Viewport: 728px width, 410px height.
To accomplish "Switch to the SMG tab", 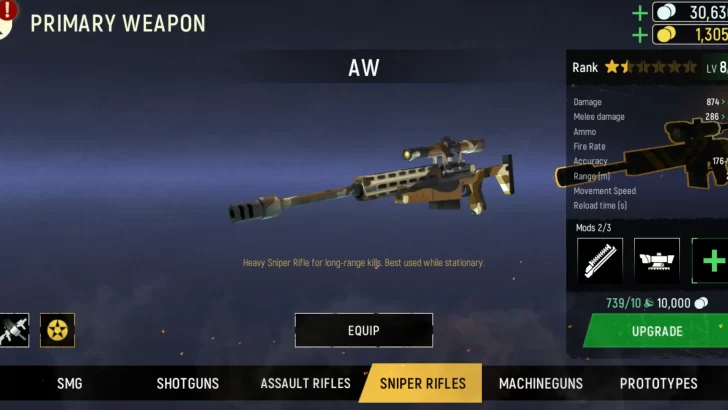I will tap(70, 383).
